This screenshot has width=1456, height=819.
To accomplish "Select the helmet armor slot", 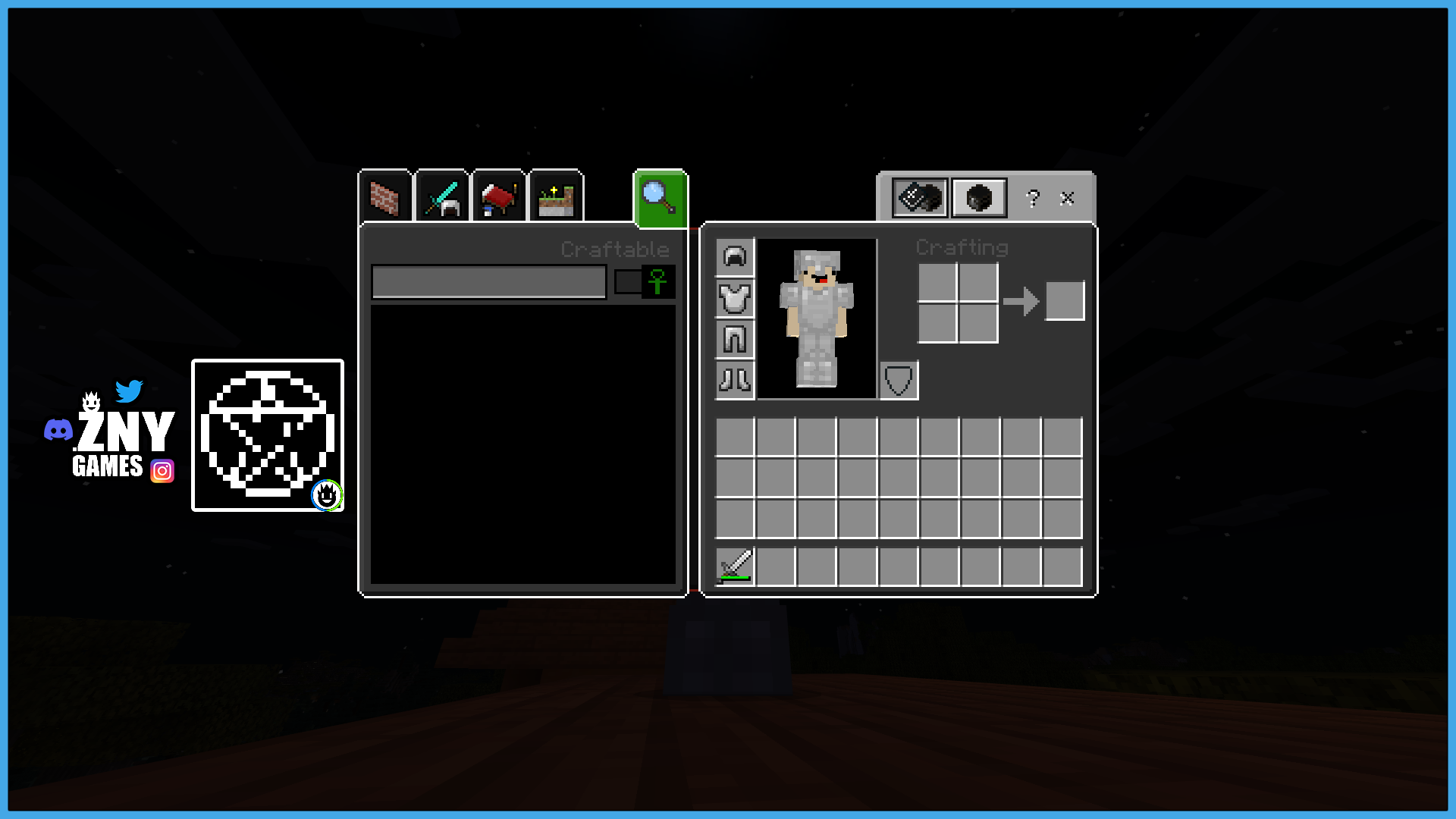I will [735, 256].
